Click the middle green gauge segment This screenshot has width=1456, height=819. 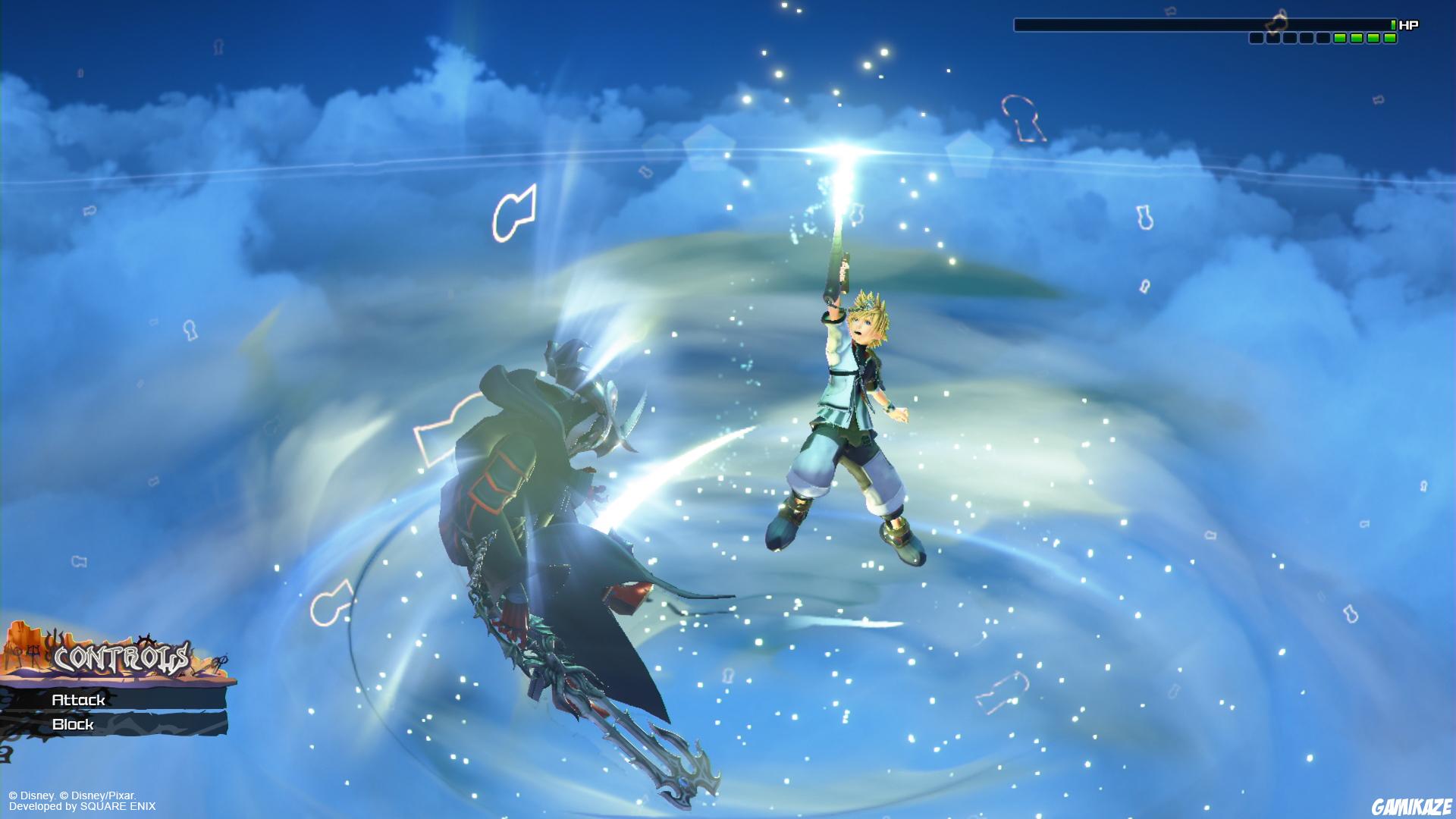1356,36
